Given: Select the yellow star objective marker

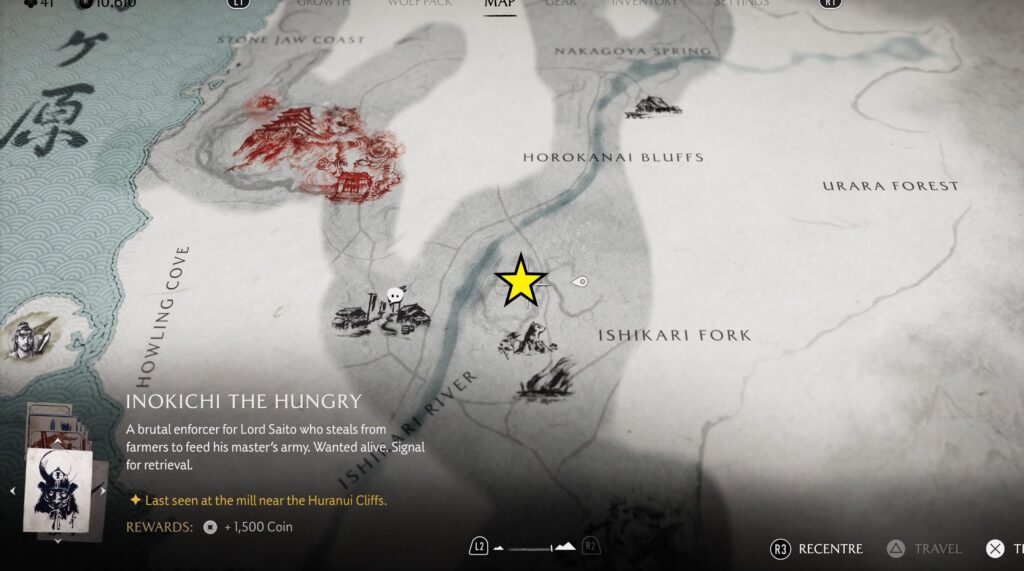Looking at the screenshot, I should pos(521,281).
